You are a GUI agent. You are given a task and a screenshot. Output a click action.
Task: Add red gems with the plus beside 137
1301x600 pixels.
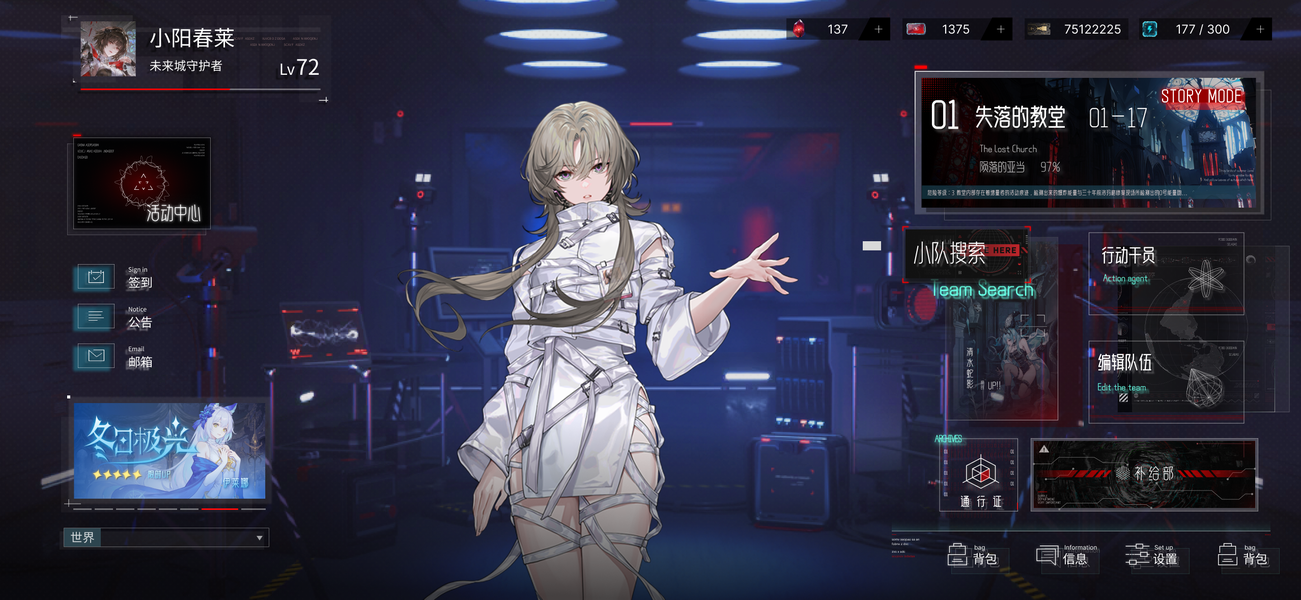coord(879,30)
